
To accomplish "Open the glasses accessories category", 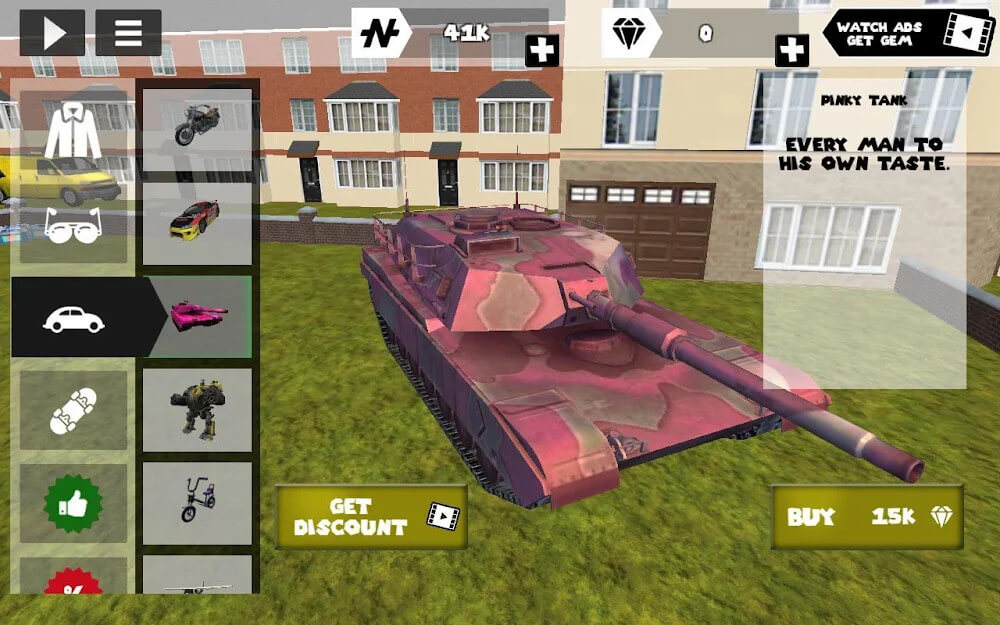I will (x=73, y=224).
